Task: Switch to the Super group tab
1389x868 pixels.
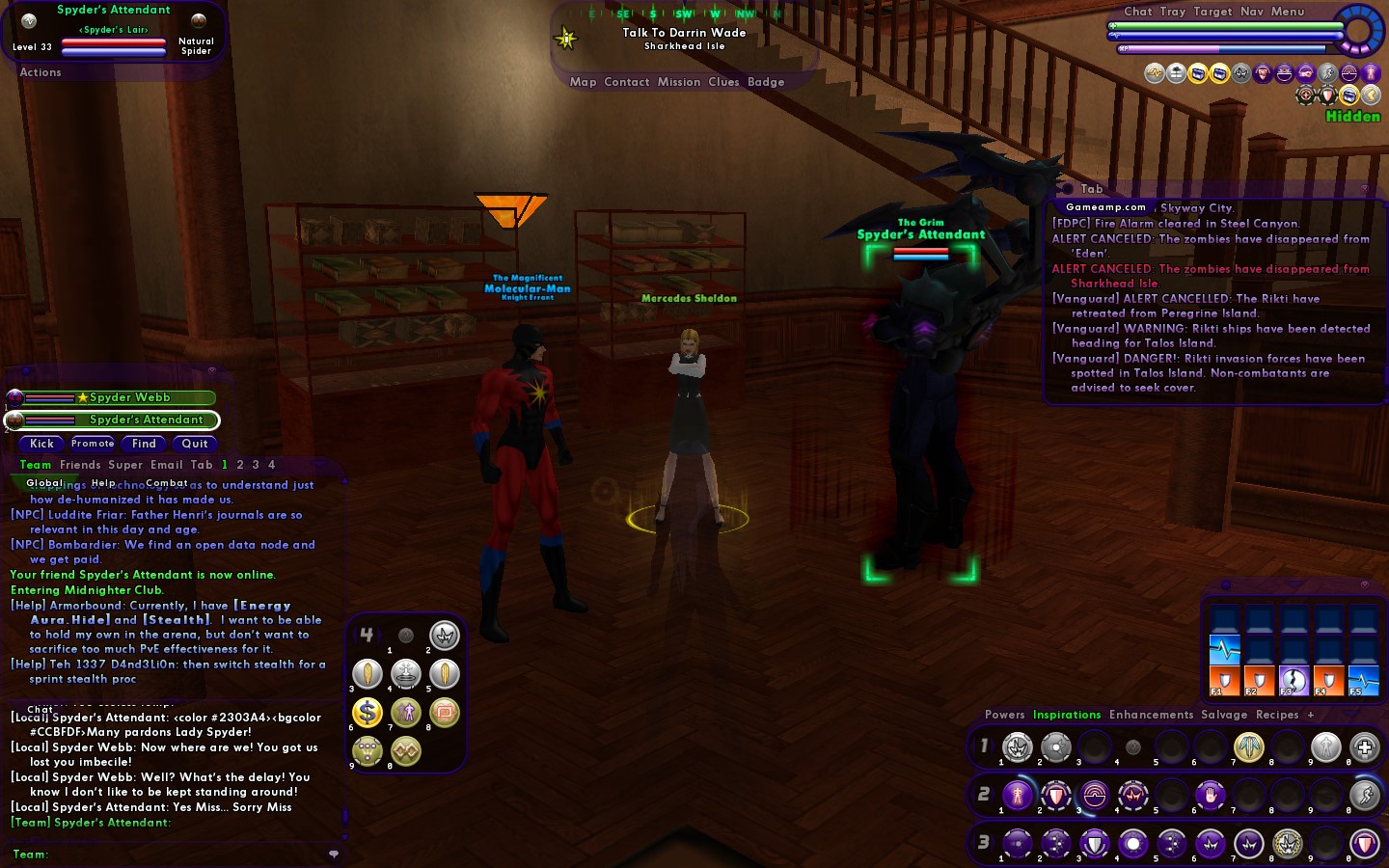Action: [121, 465]
